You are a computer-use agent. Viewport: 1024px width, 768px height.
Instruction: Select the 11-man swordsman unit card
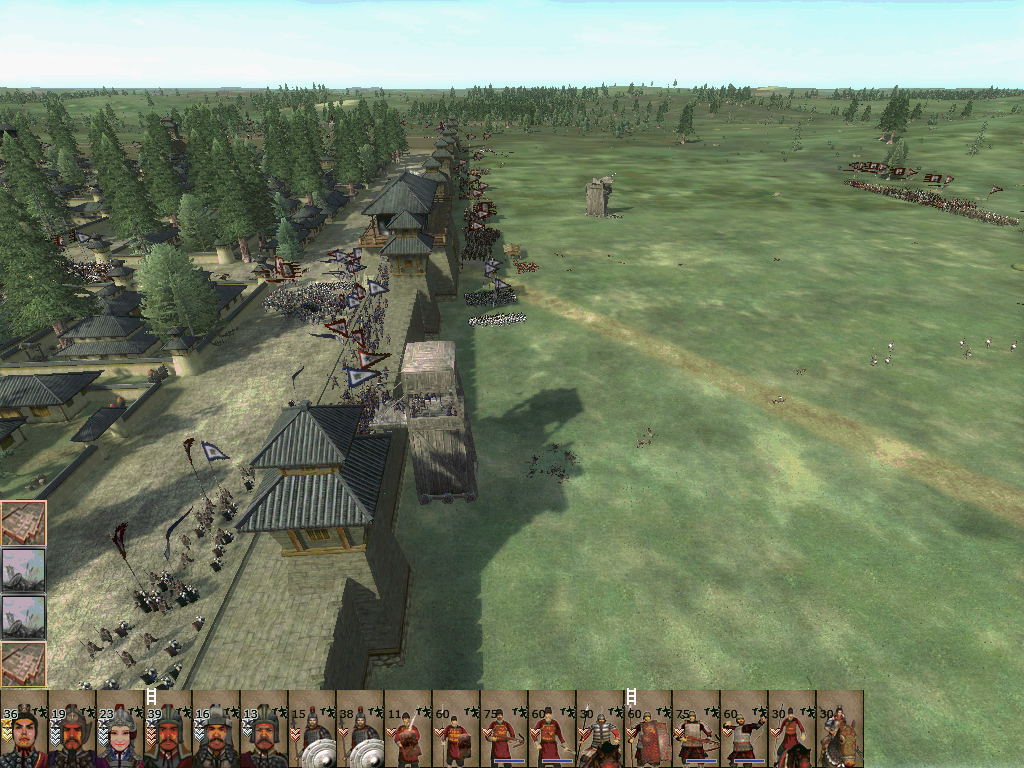pyautogui.click(x=408, y=729)
